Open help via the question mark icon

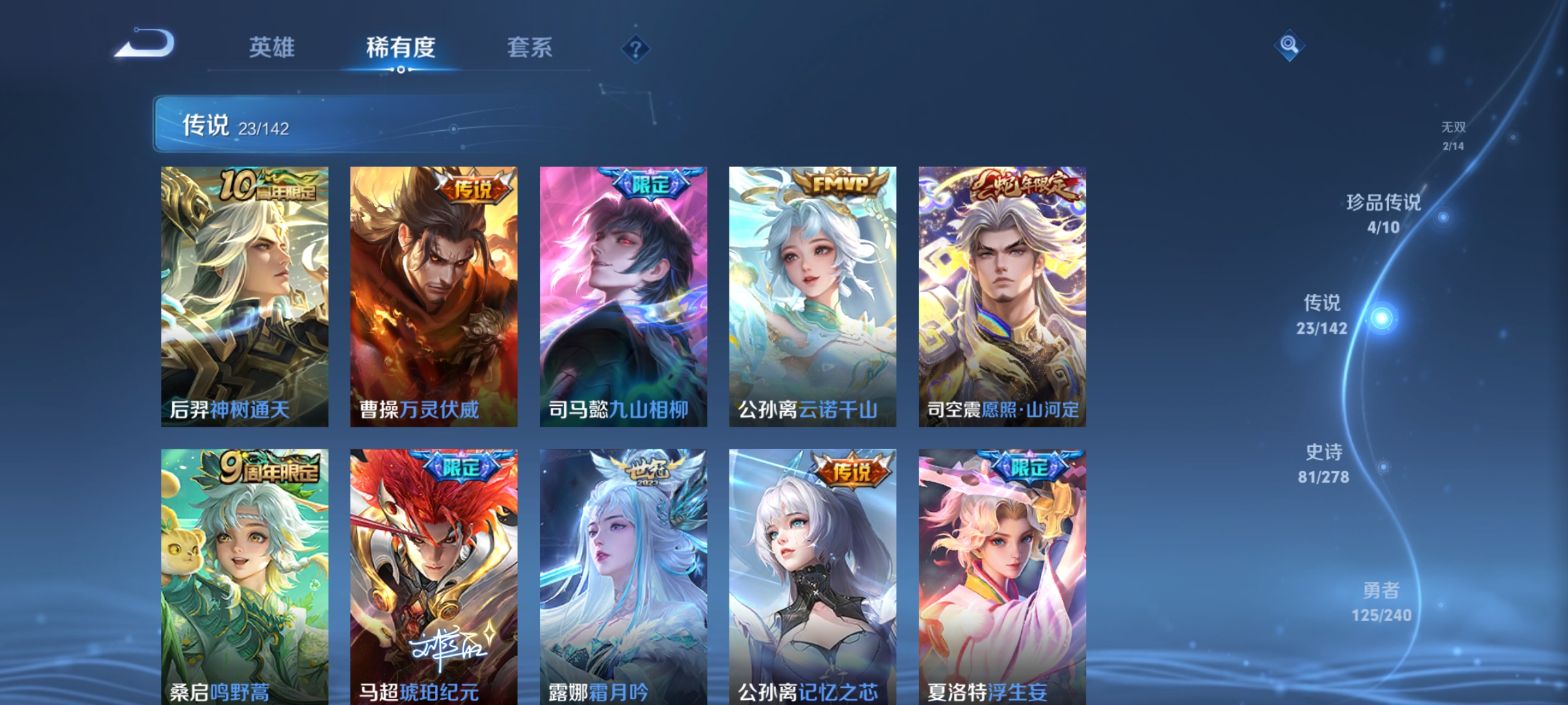pyautogui.click(x=635, y=48)
